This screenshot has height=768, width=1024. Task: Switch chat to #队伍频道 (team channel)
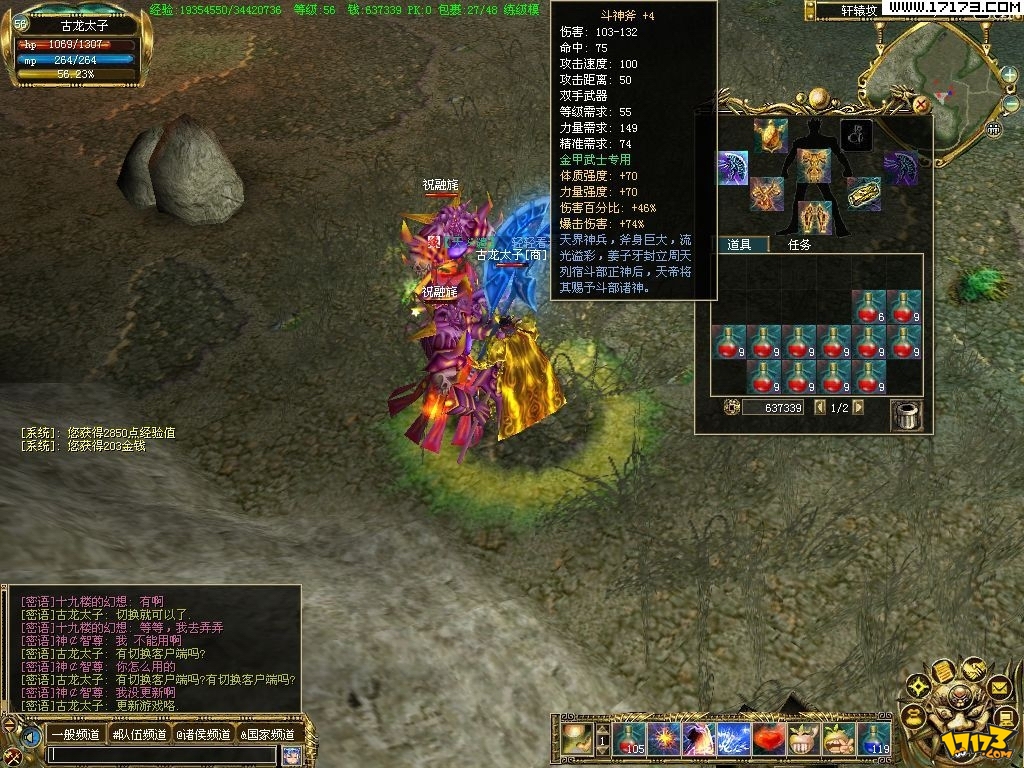click(139, 735)
